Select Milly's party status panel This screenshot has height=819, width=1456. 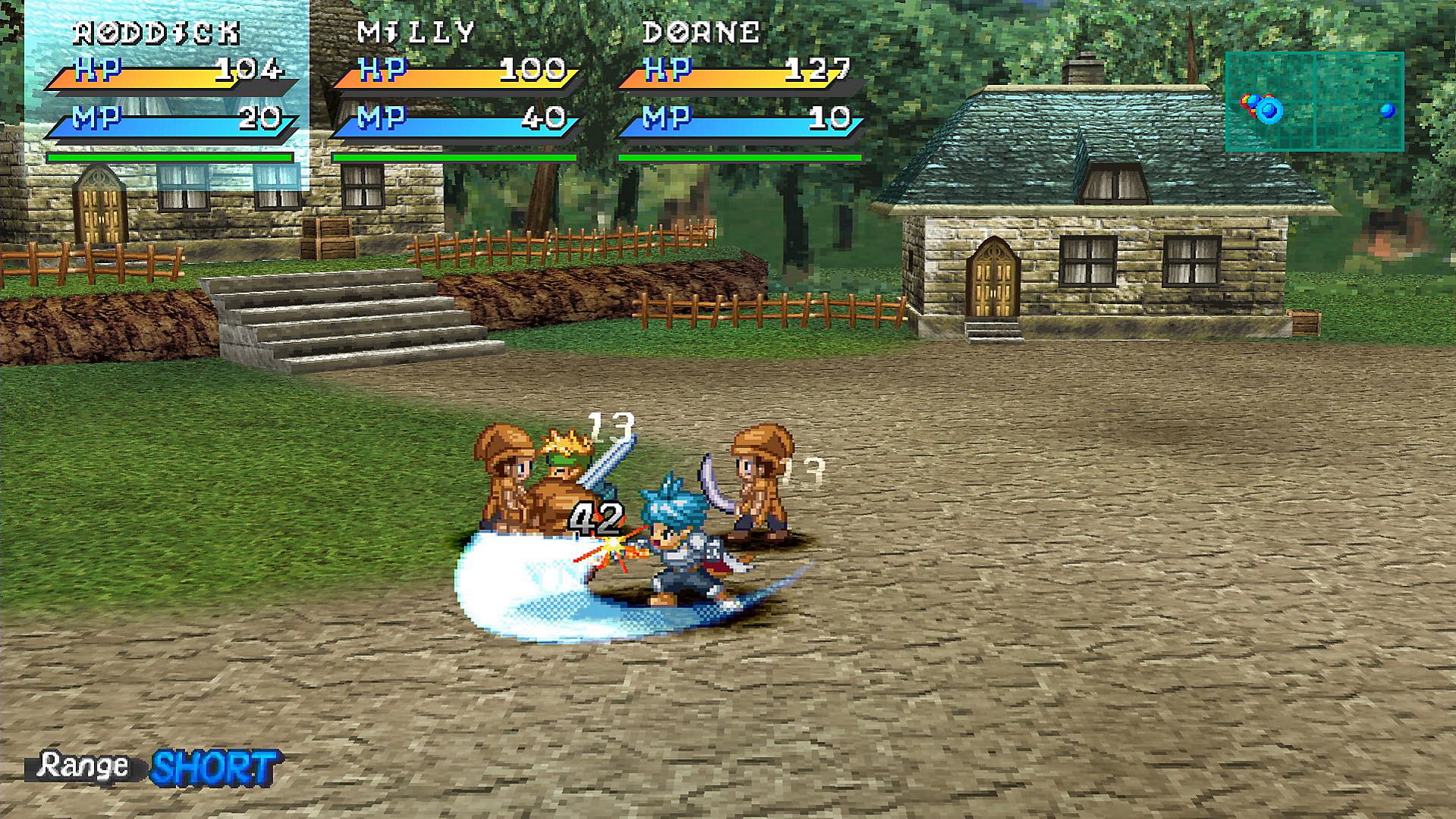[x=455, y=91]
